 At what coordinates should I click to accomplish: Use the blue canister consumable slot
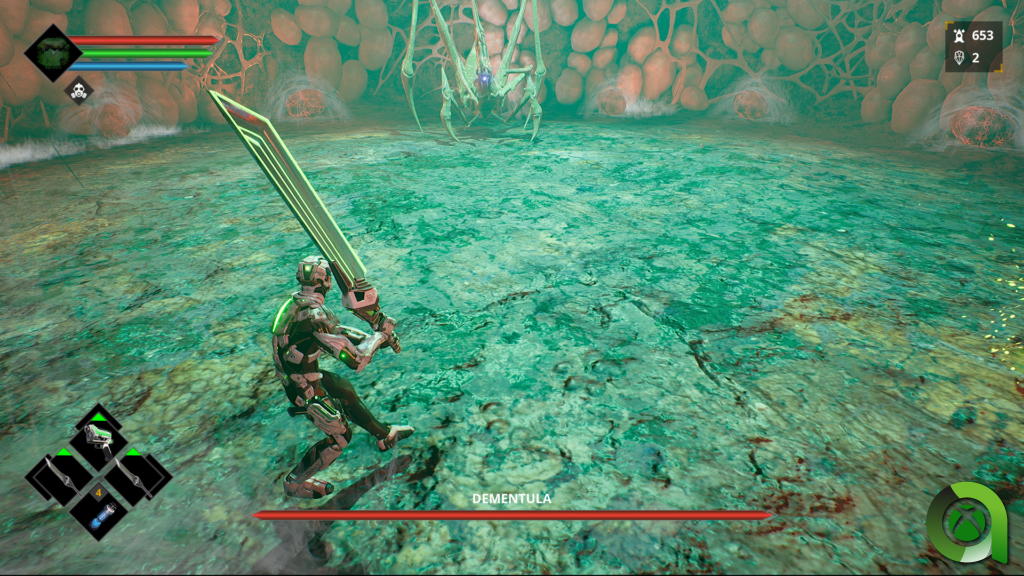click(x=98, y=517)
